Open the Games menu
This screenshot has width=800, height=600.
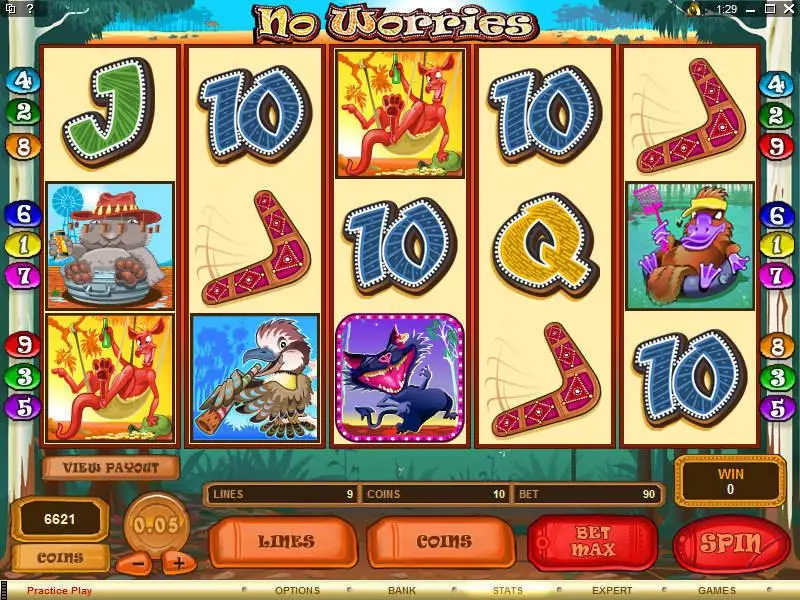pyautogui.click(x=717, y=591)
